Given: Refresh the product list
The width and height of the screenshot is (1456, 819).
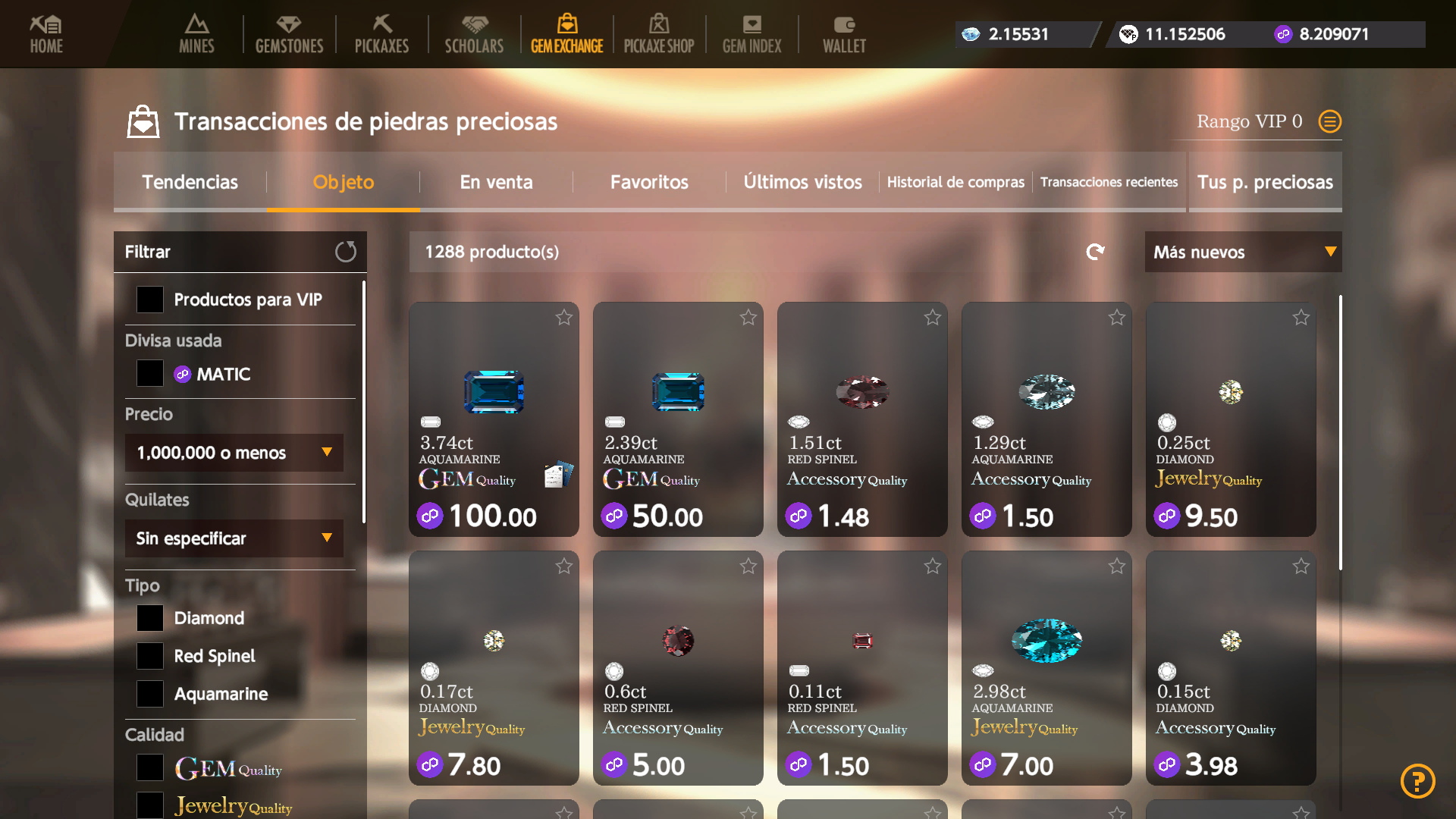Looking at the screenshot, I should (1095, 252).
